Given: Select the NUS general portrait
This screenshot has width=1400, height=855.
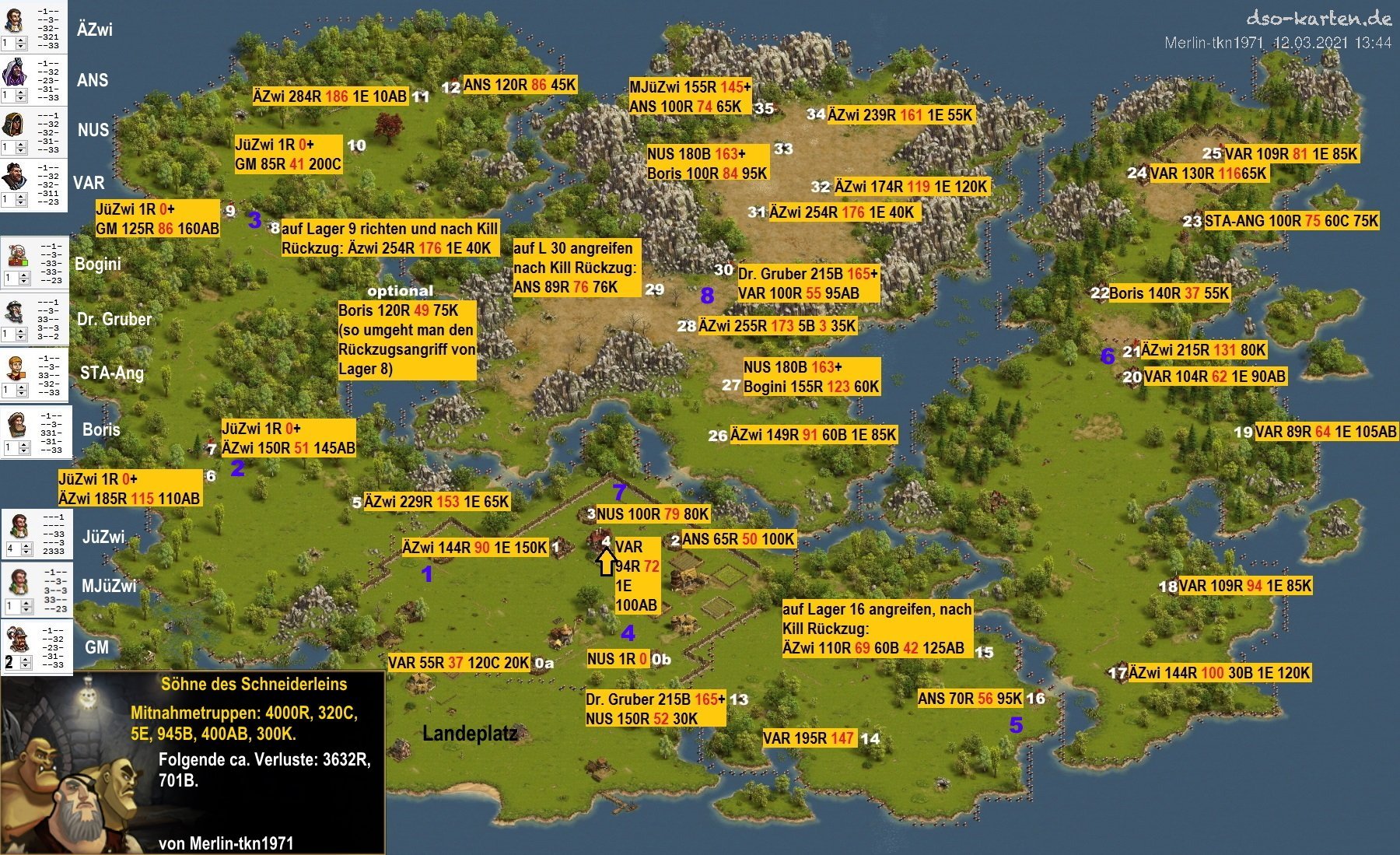Looking at the screenshot, I should click(x=14, y=123).
